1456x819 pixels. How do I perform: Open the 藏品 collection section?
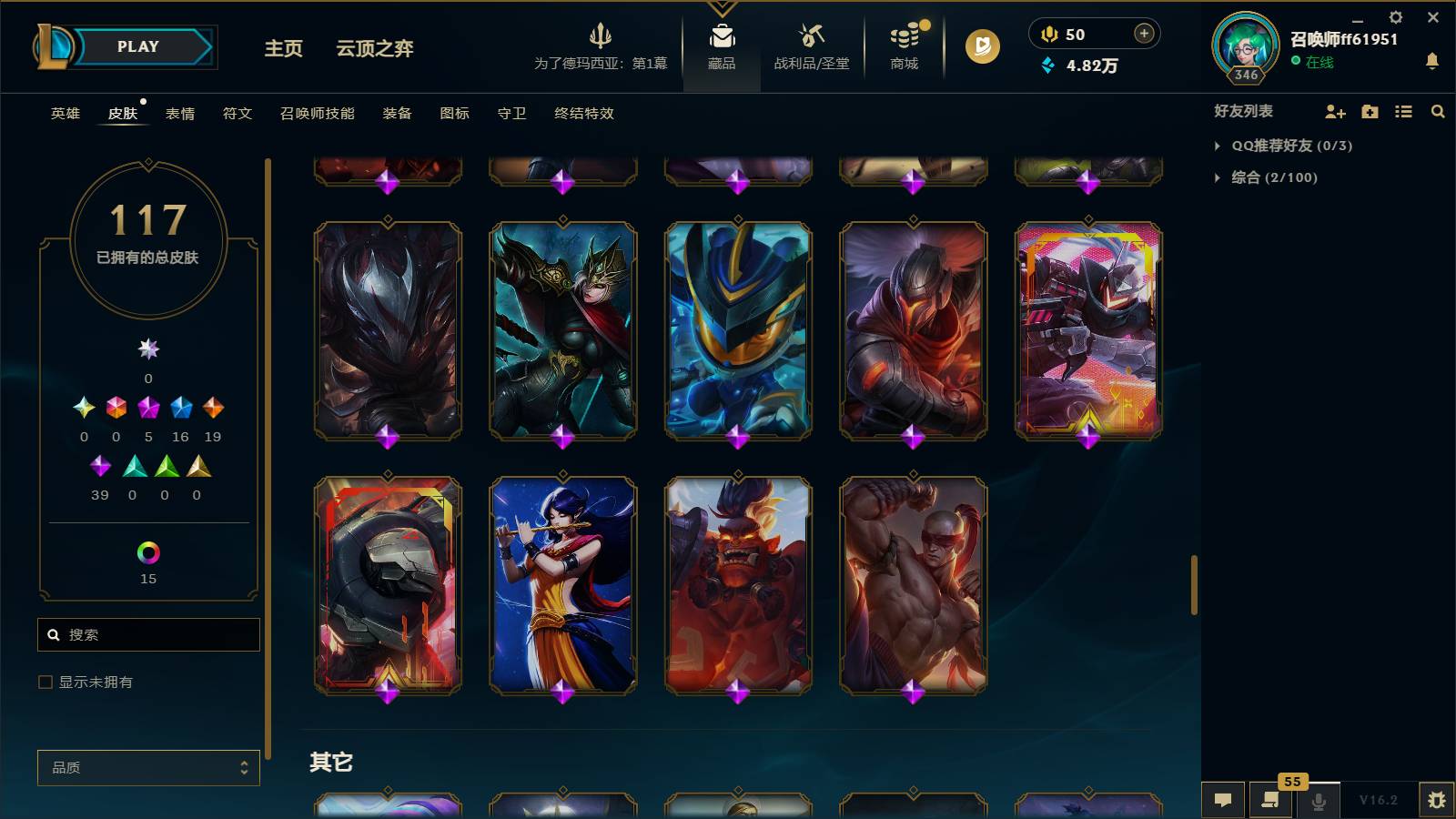coord(722,45)
